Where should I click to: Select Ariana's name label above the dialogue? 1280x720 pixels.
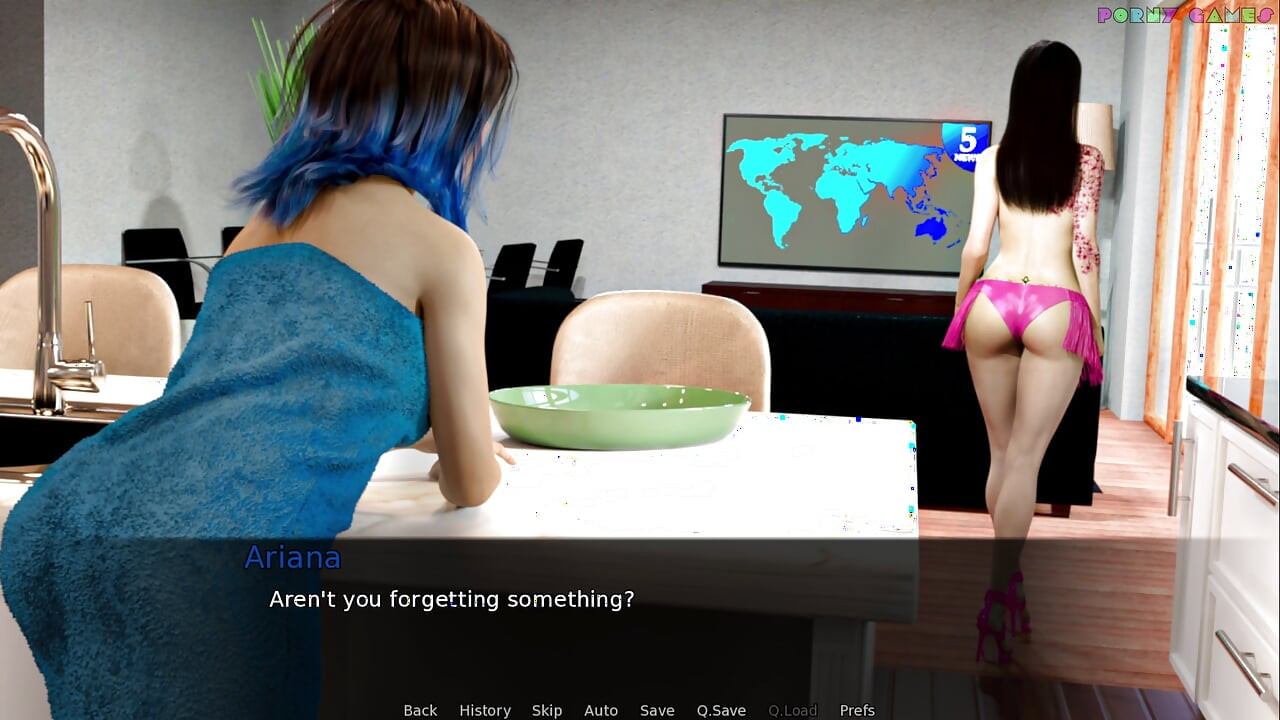click(x=293, y=558)
